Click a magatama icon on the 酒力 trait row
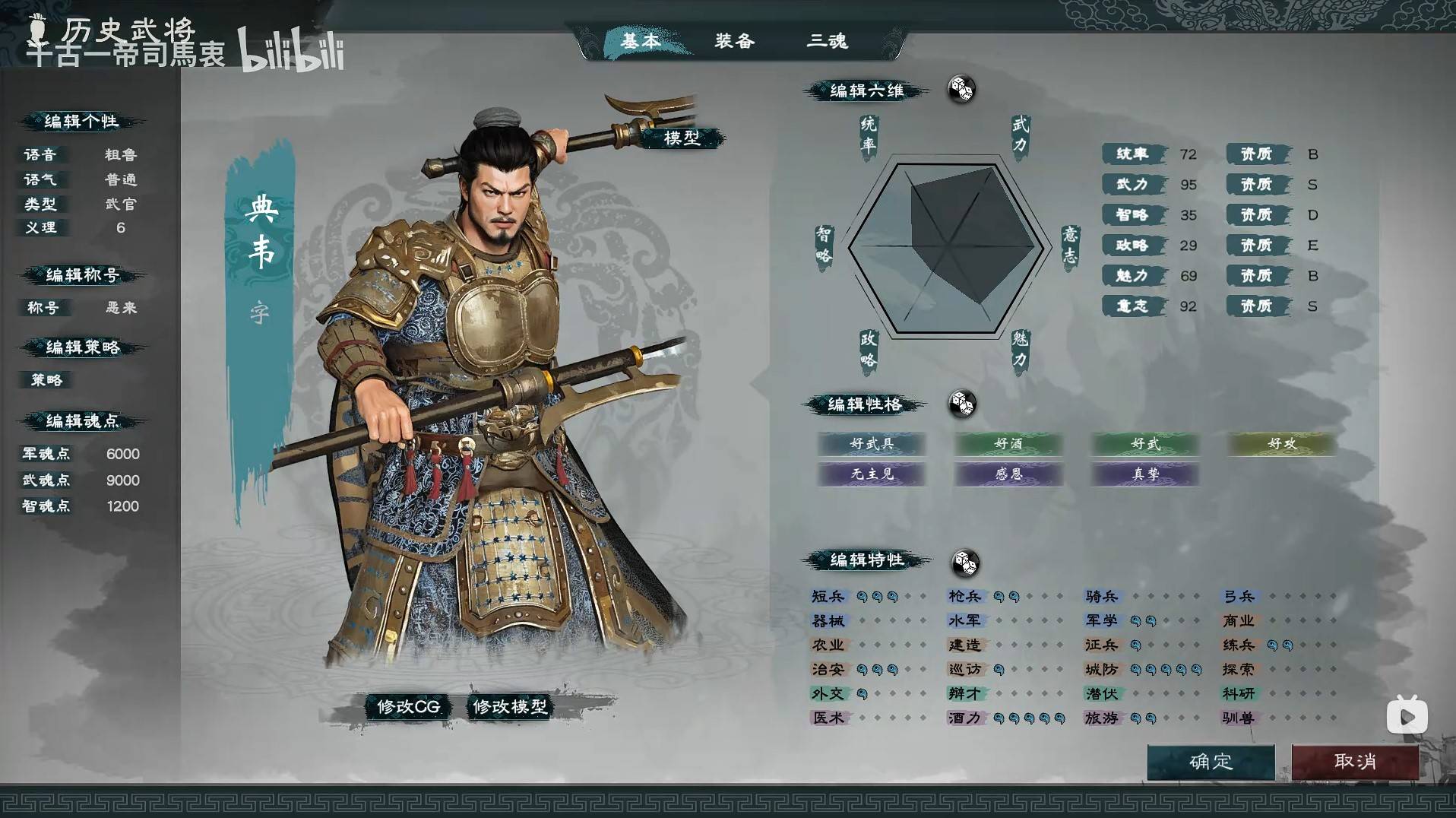 click(1001, 718)
